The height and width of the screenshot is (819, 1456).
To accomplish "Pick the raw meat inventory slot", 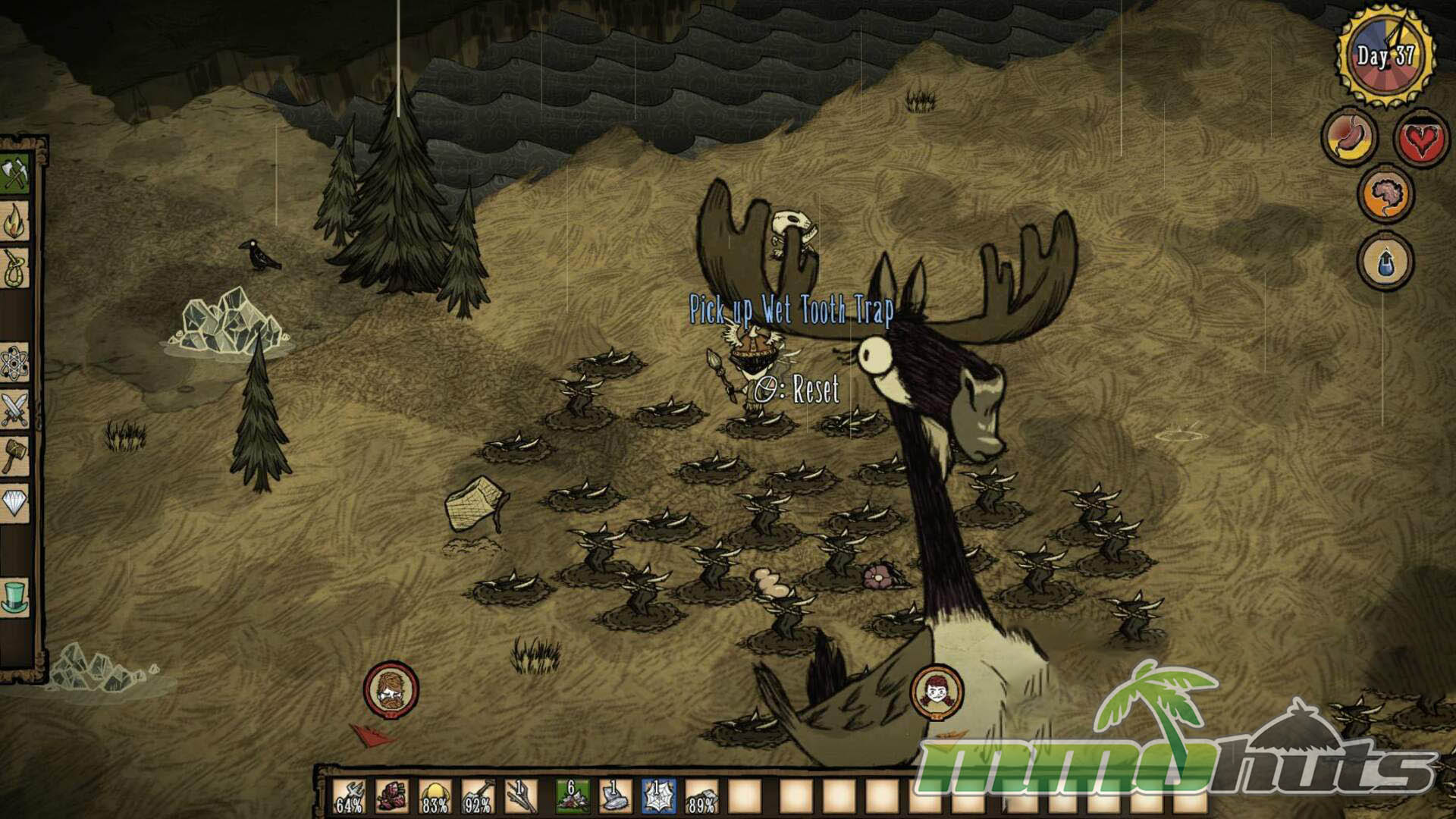I will (392, 797).
